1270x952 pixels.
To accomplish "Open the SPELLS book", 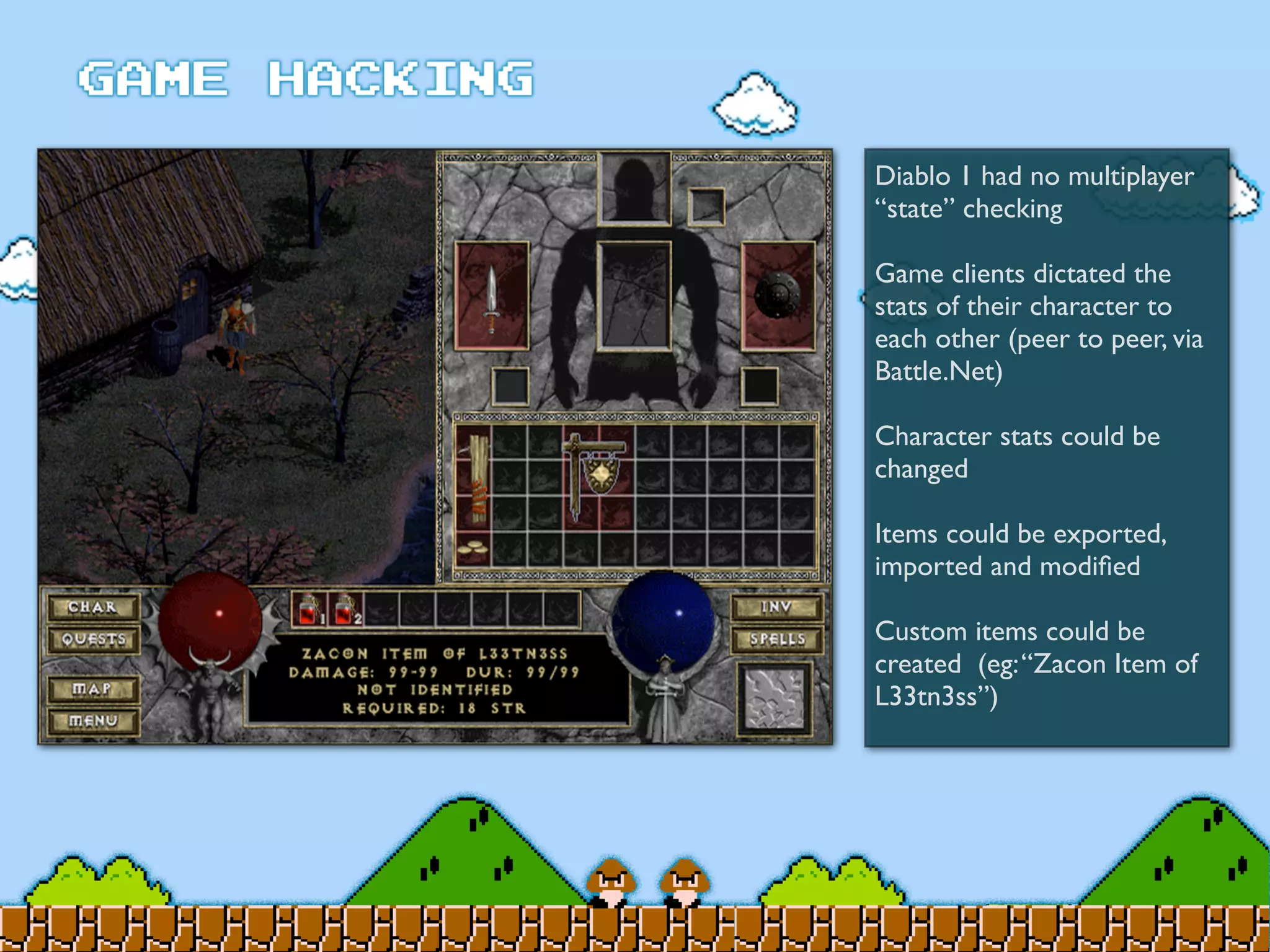I will click(777, 639).
